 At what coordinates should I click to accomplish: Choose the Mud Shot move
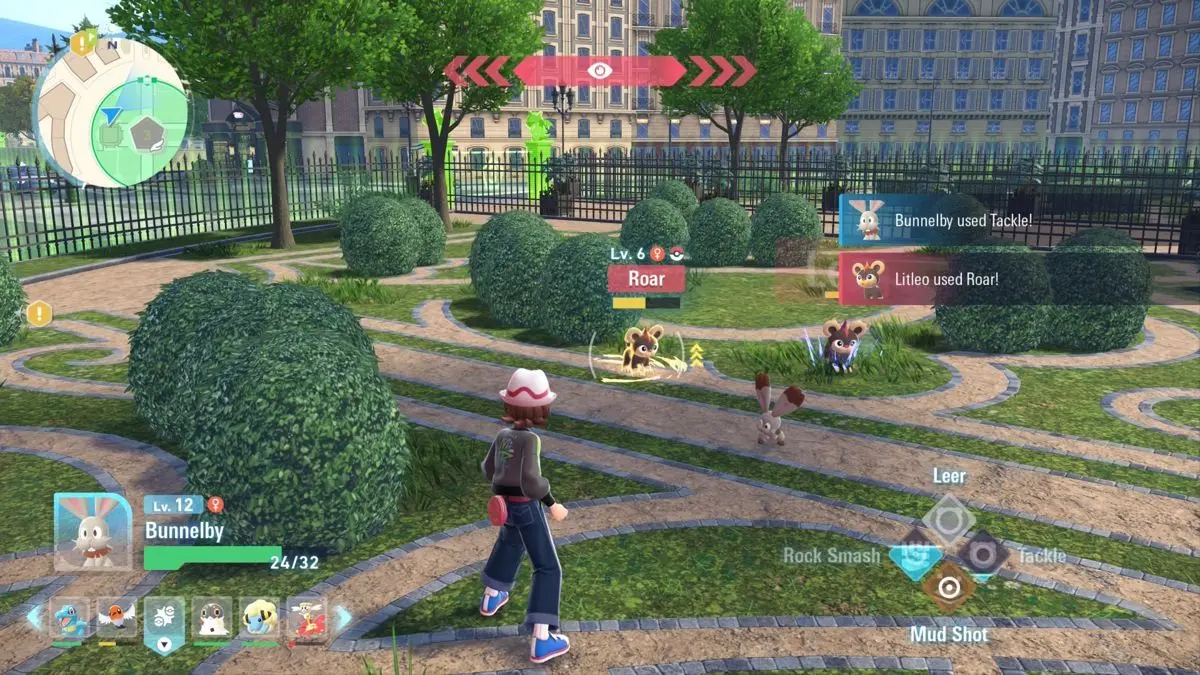pos(948,587)
